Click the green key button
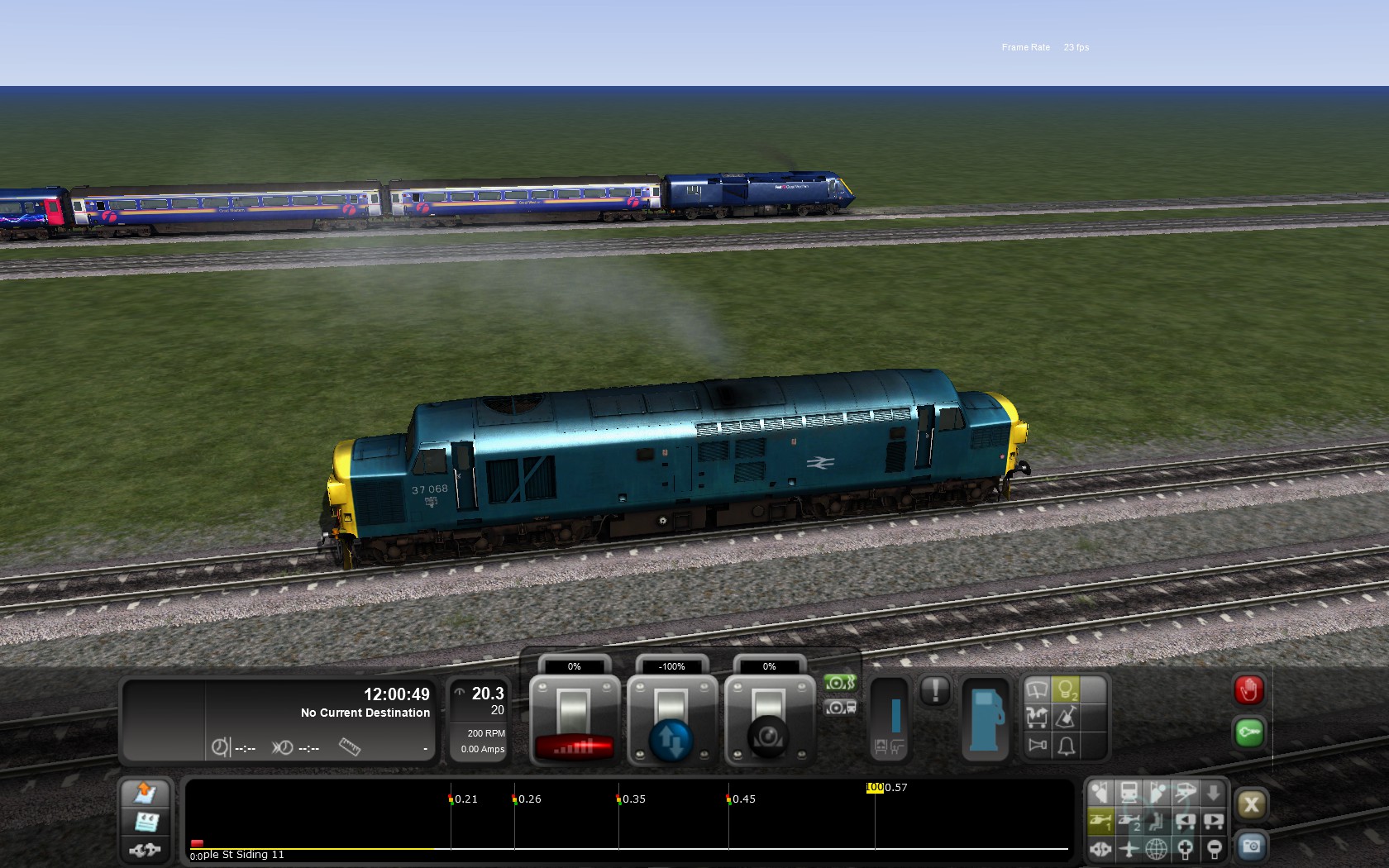The width and height of the screenshot is (1389, 868). 1248,732
